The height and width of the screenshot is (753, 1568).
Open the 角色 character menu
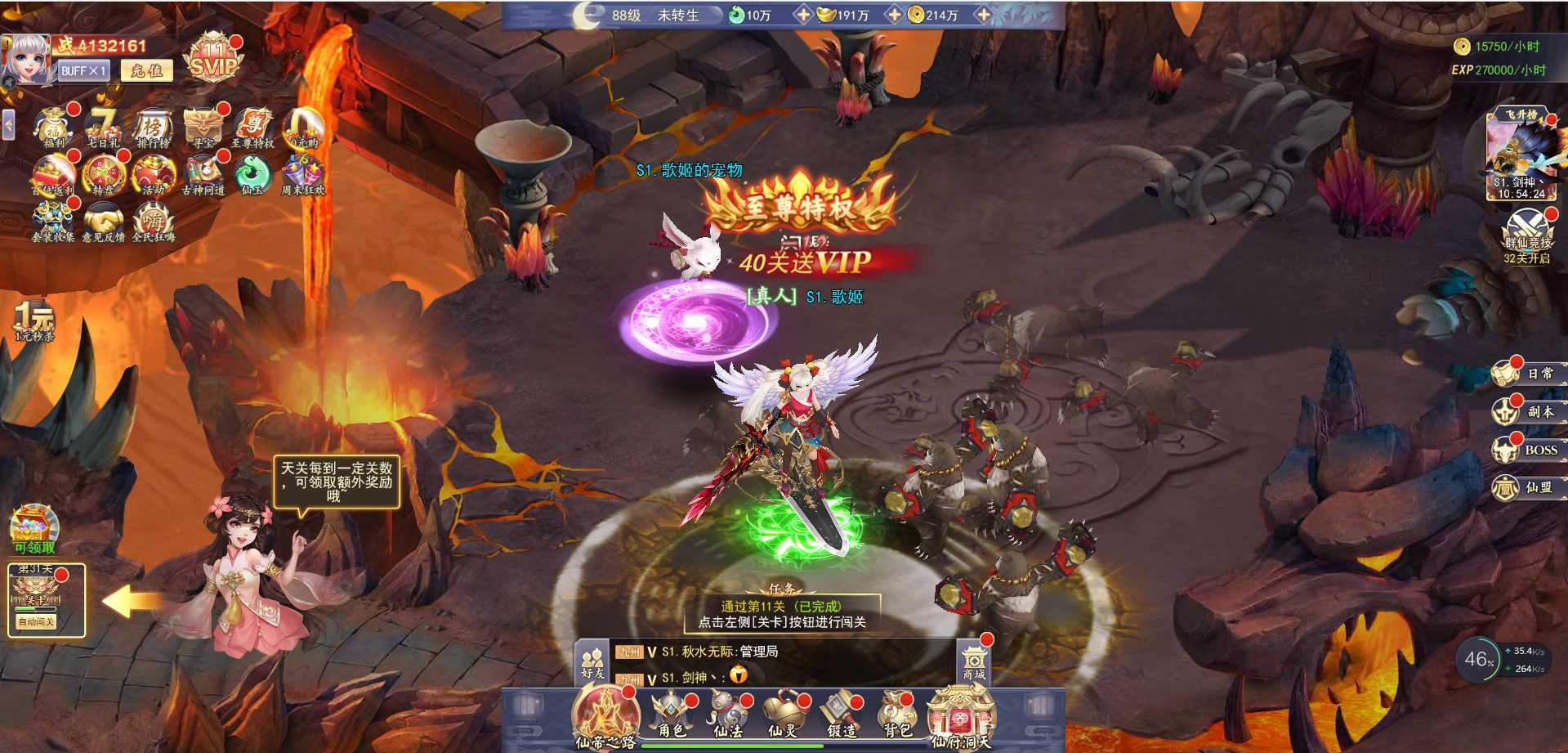click(672, 714)
